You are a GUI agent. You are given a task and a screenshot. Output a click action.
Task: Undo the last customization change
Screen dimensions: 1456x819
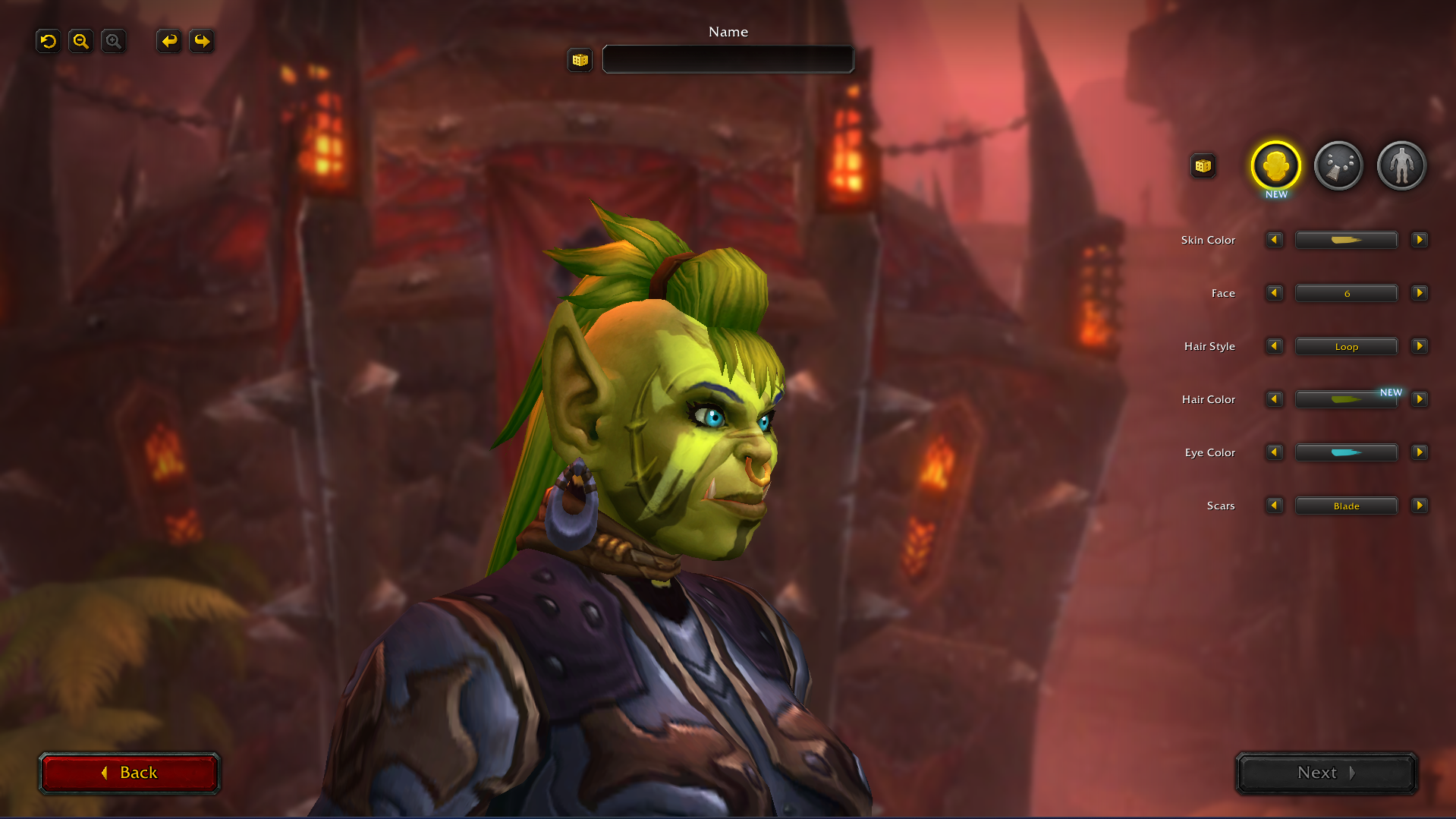(168, 41)
